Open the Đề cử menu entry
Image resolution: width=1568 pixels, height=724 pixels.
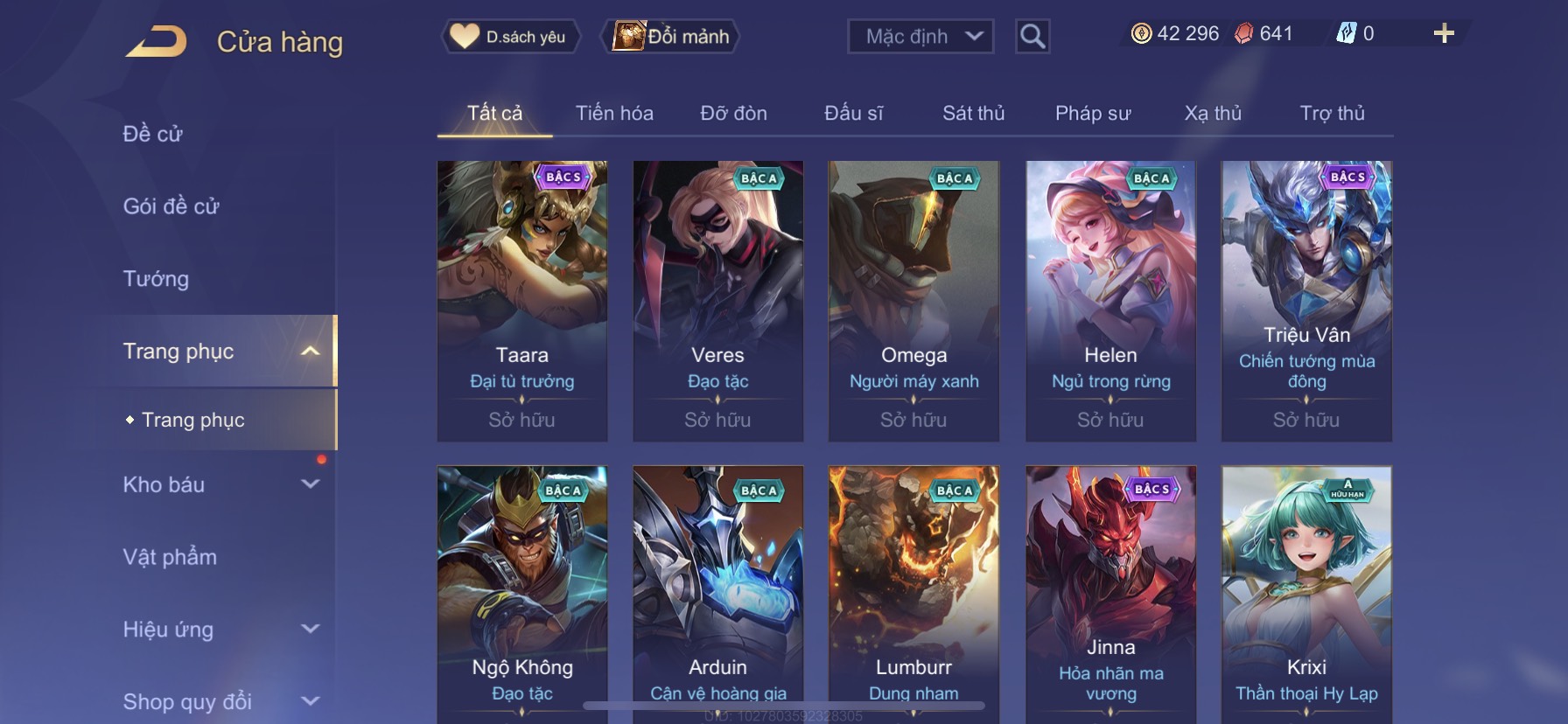[153, 134]
